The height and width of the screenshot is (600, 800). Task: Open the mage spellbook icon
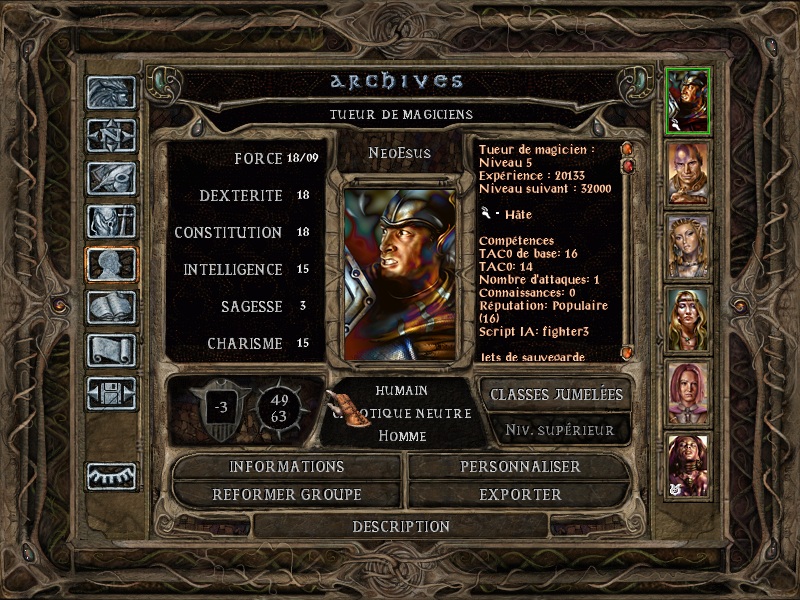[x=111, y=307]
